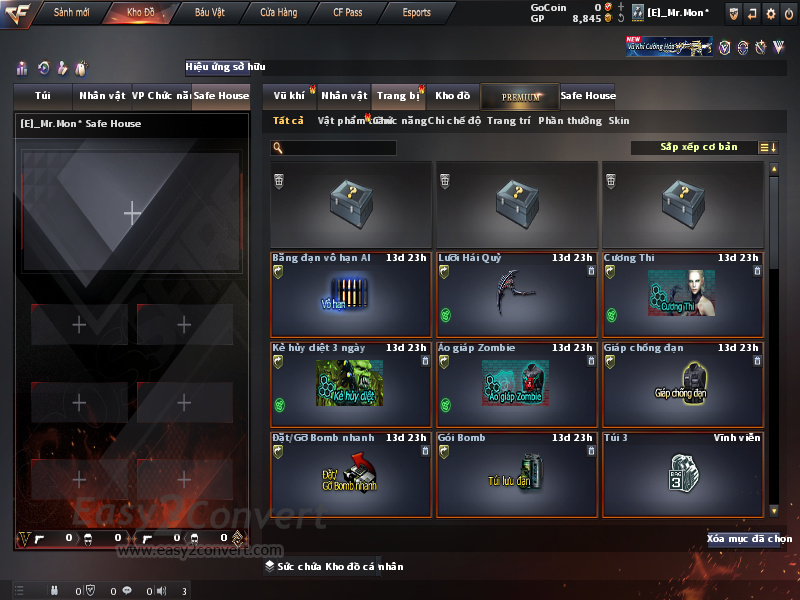The height and width of the screenshot is (600, 800).
Task: Open the Sắp xếp cơ bản sort dropdown
Action: pos(699,147)
